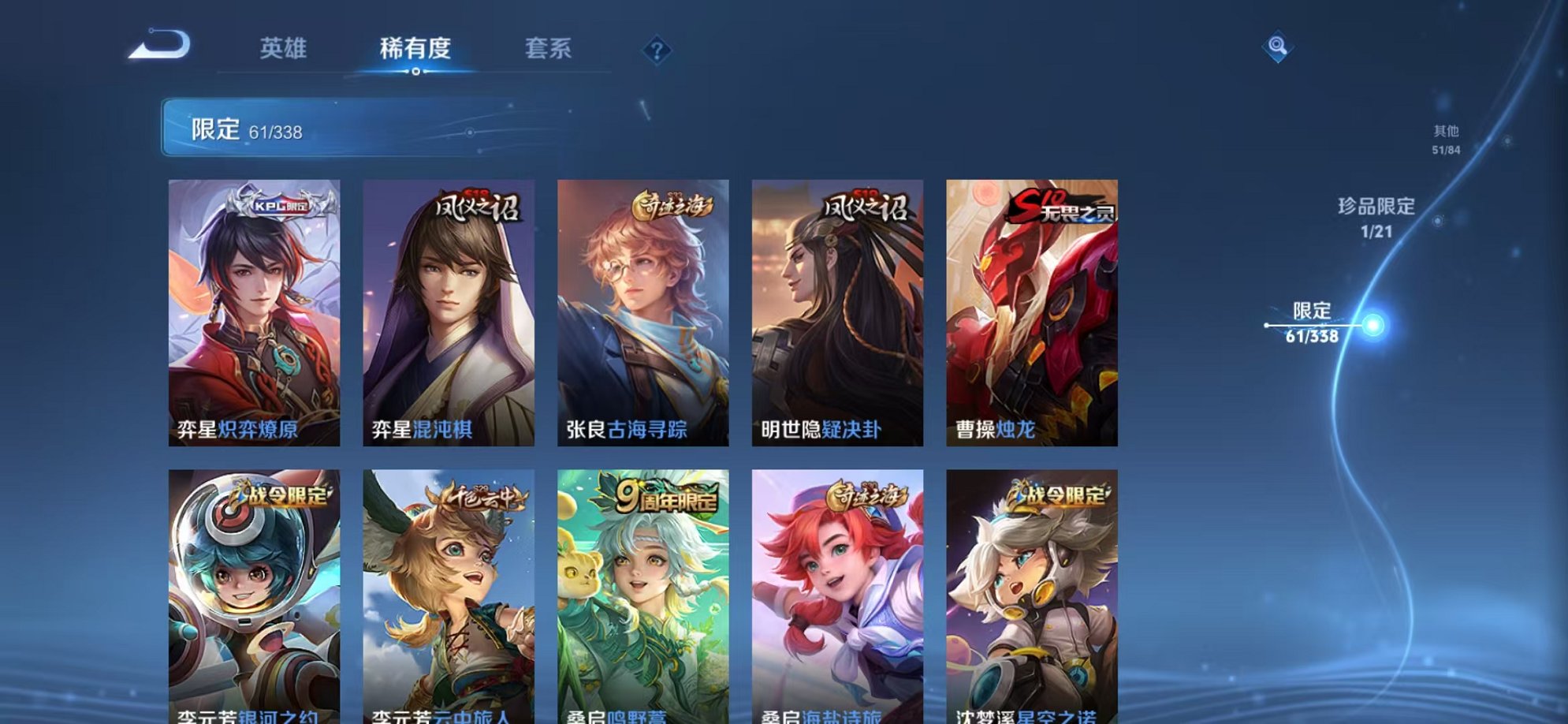Switch to the 英雄 tab
The width and height of the screenshot is (1568, 724).
click(284, 48)
